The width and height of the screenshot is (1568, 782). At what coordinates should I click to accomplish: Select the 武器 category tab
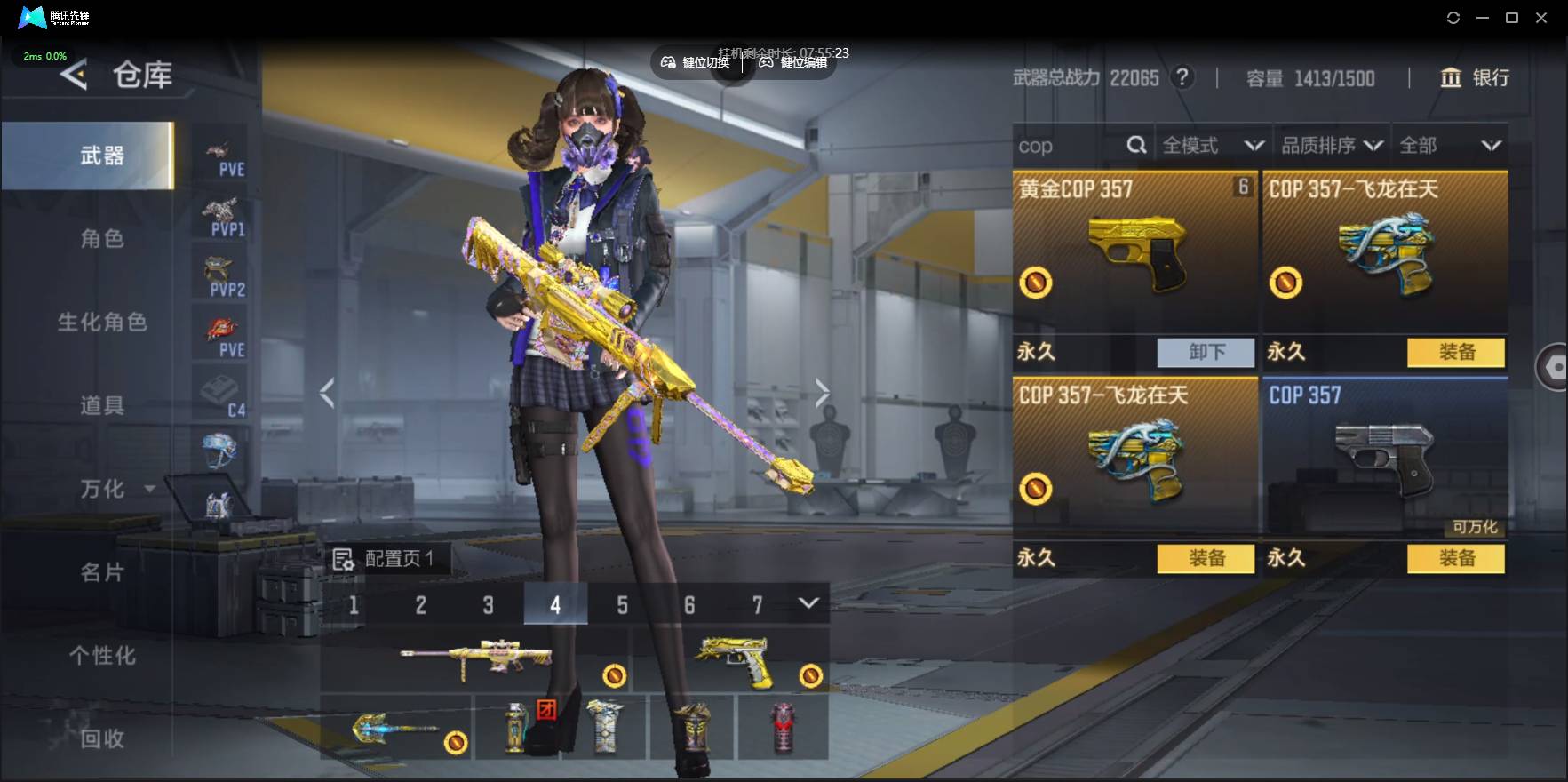pyautogui.click(x=101, y=156)
